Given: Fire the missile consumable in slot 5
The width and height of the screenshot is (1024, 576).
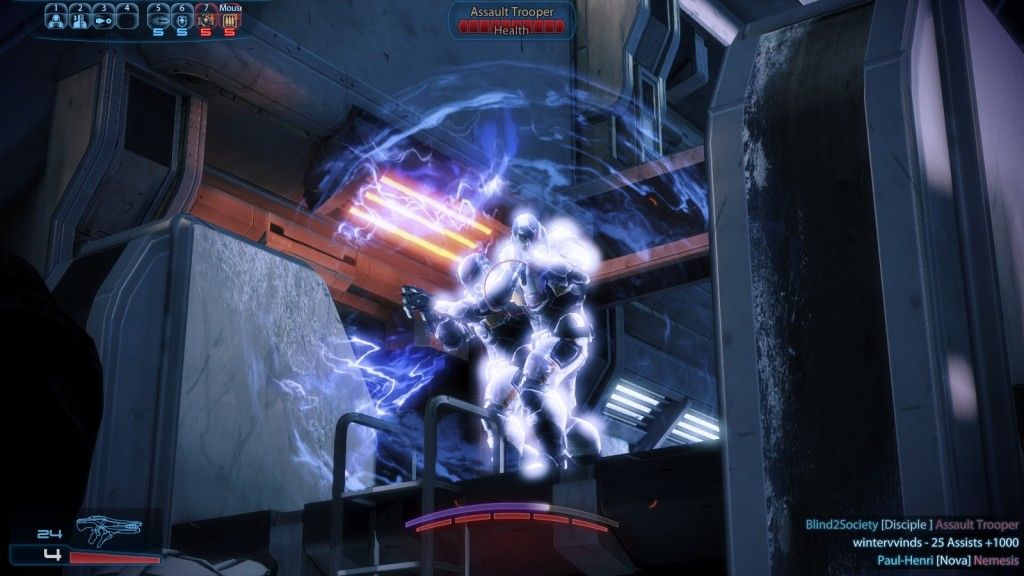Looking at the screenshot, I should pos(158,18).
